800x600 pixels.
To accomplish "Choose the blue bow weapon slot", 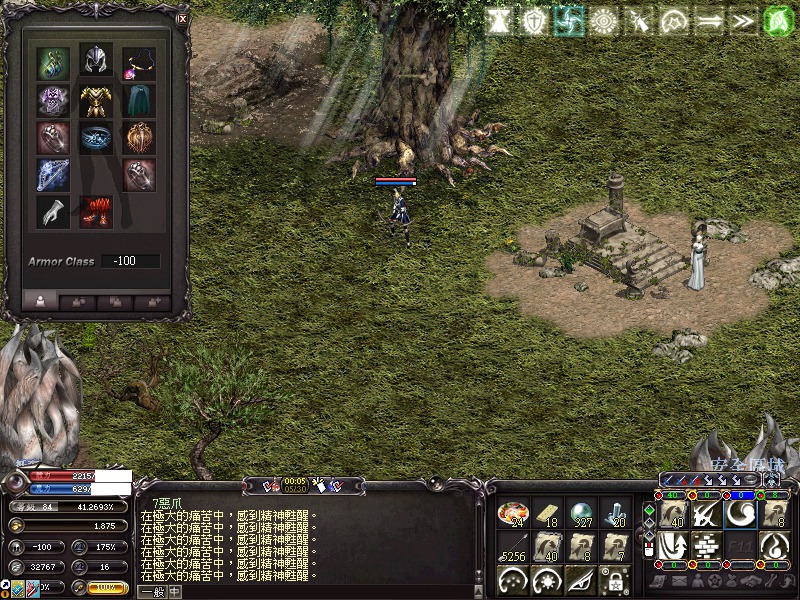I will pyautogui.click(x=53, y=174).
